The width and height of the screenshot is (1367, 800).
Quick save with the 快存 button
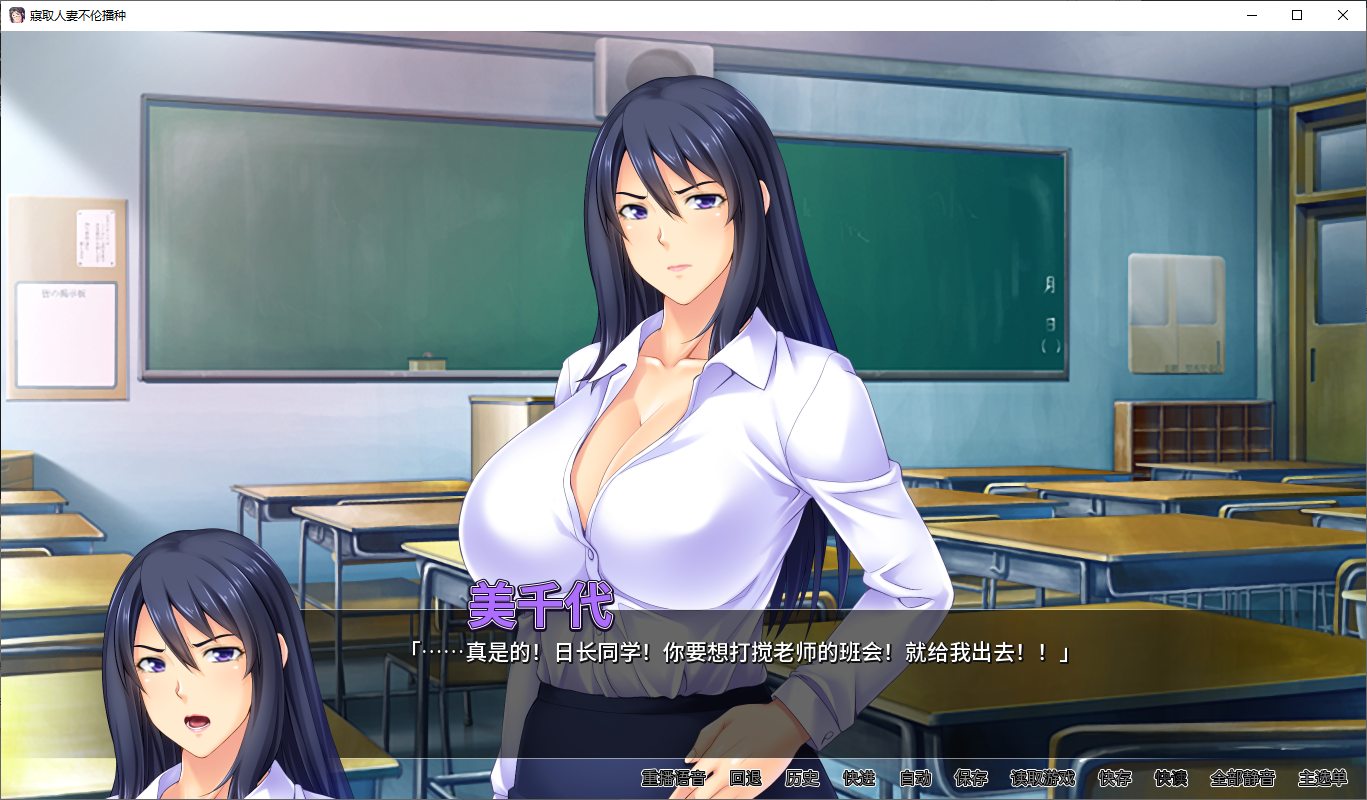coord(1115,778)
